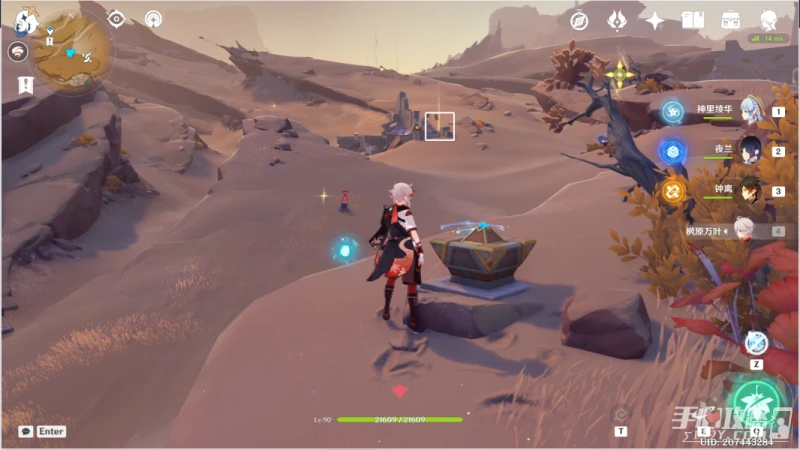The height and width of the screenshot is (450, 800).
Task: Select active party member 枫原万叶
Action: [742, 231]
